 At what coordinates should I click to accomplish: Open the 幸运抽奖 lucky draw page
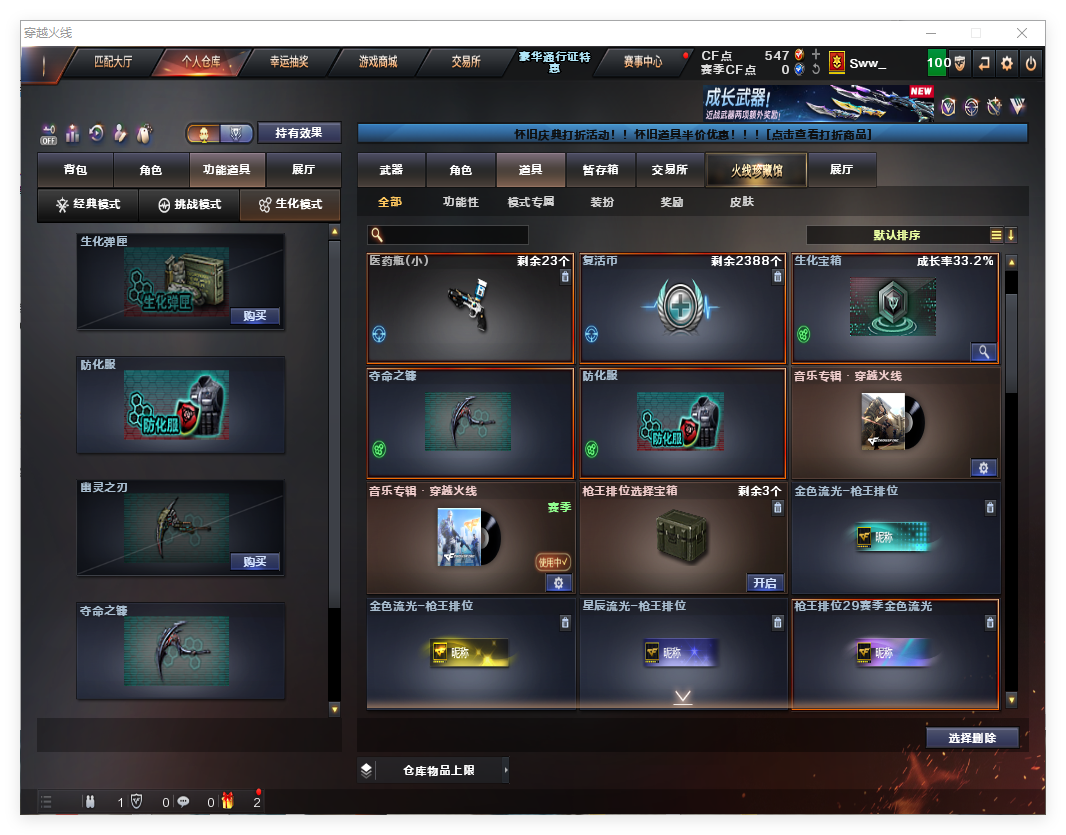pyautogui.click(x=289, y=62)
